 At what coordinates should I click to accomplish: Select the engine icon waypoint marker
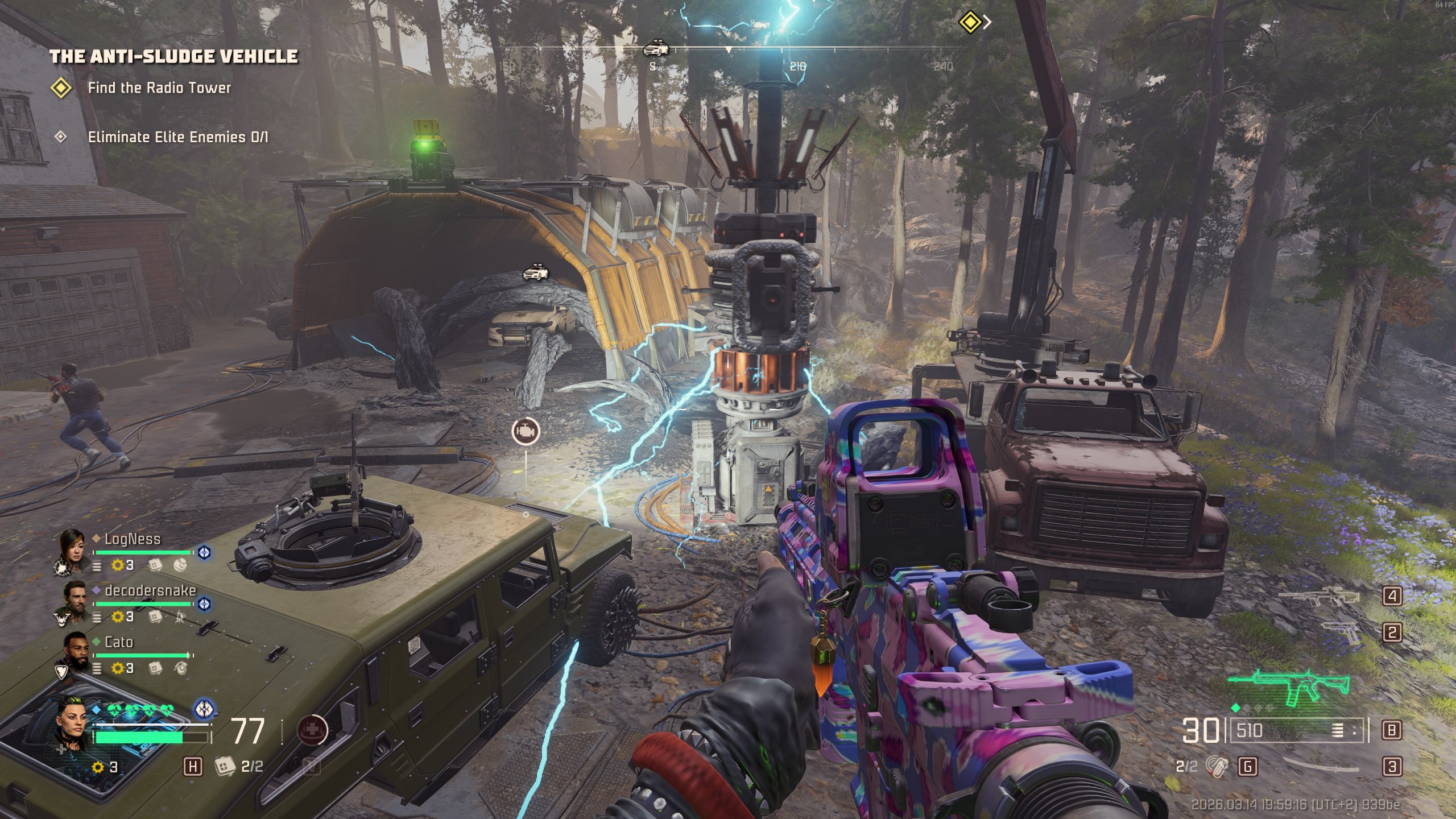point(526,431)
